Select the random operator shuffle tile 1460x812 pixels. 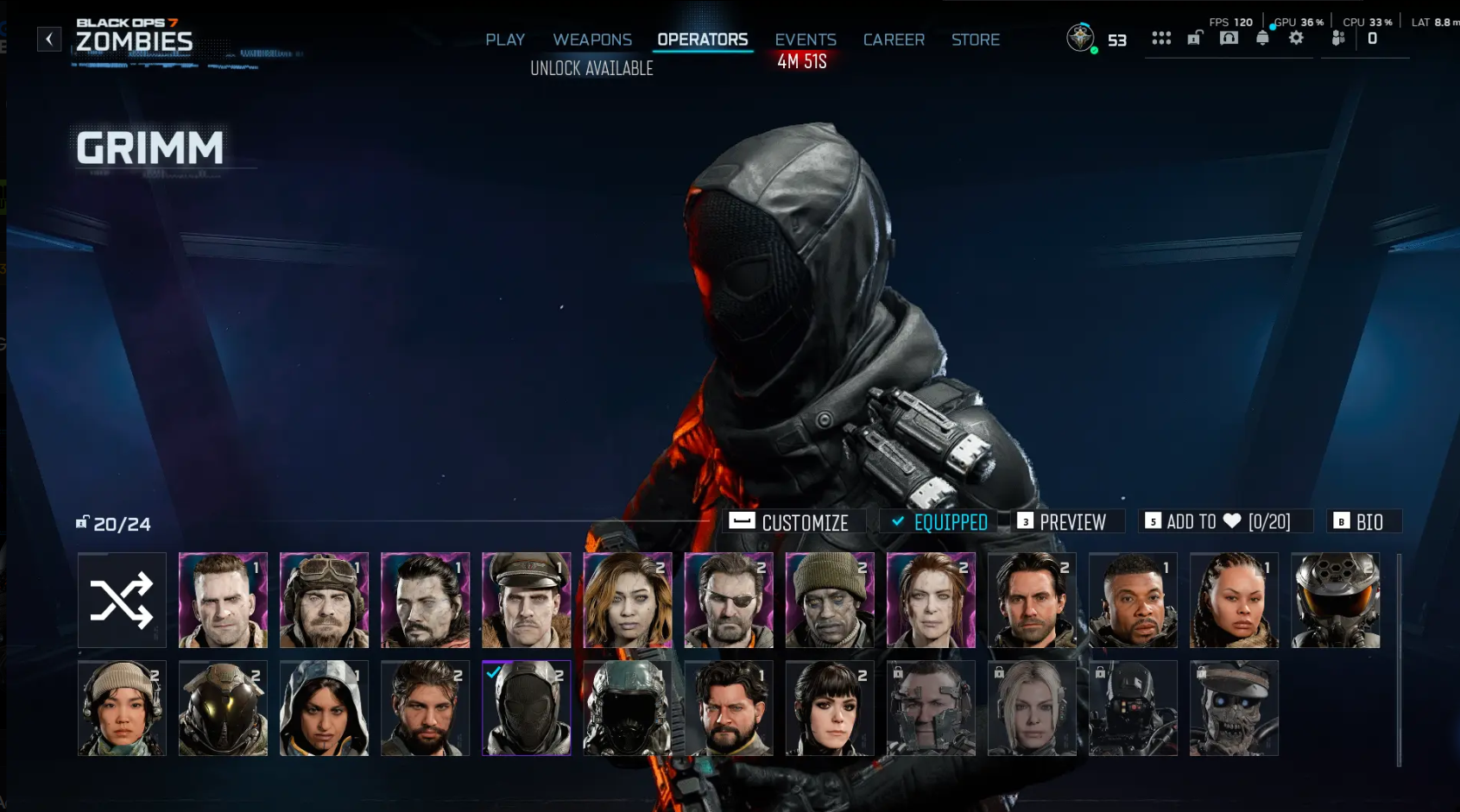[x=122, y=601]
